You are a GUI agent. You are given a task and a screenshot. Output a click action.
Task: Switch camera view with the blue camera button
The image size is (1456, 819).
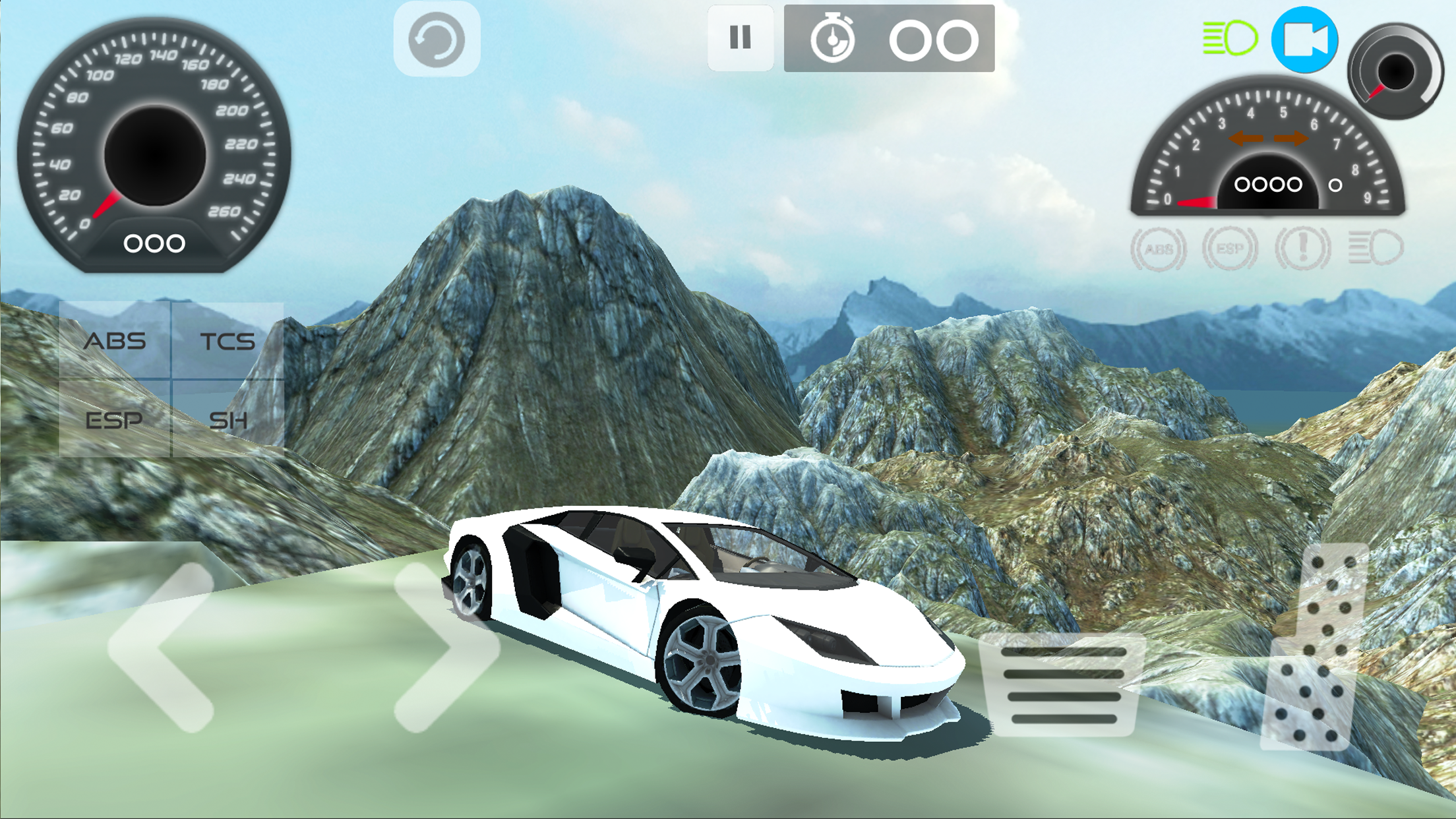[1304, 40]
